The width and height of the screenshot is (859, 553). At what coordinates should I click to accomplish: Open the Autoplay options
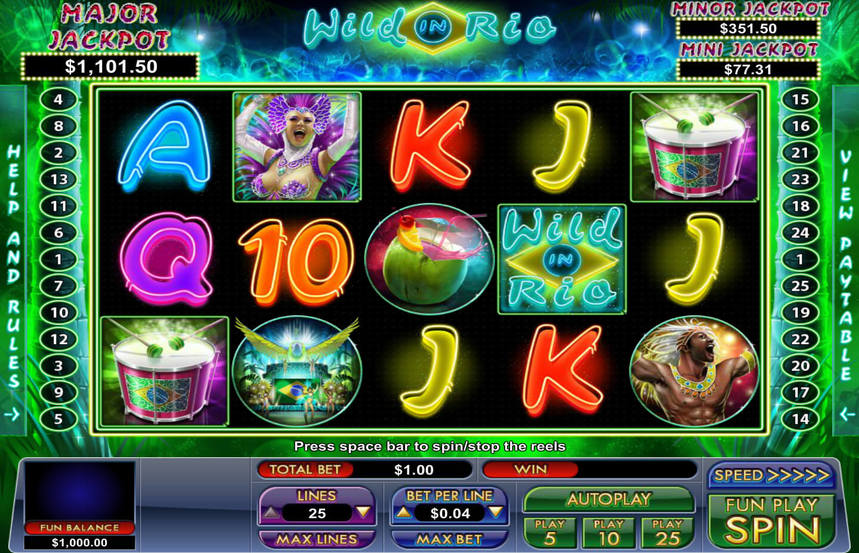[609, 499]
